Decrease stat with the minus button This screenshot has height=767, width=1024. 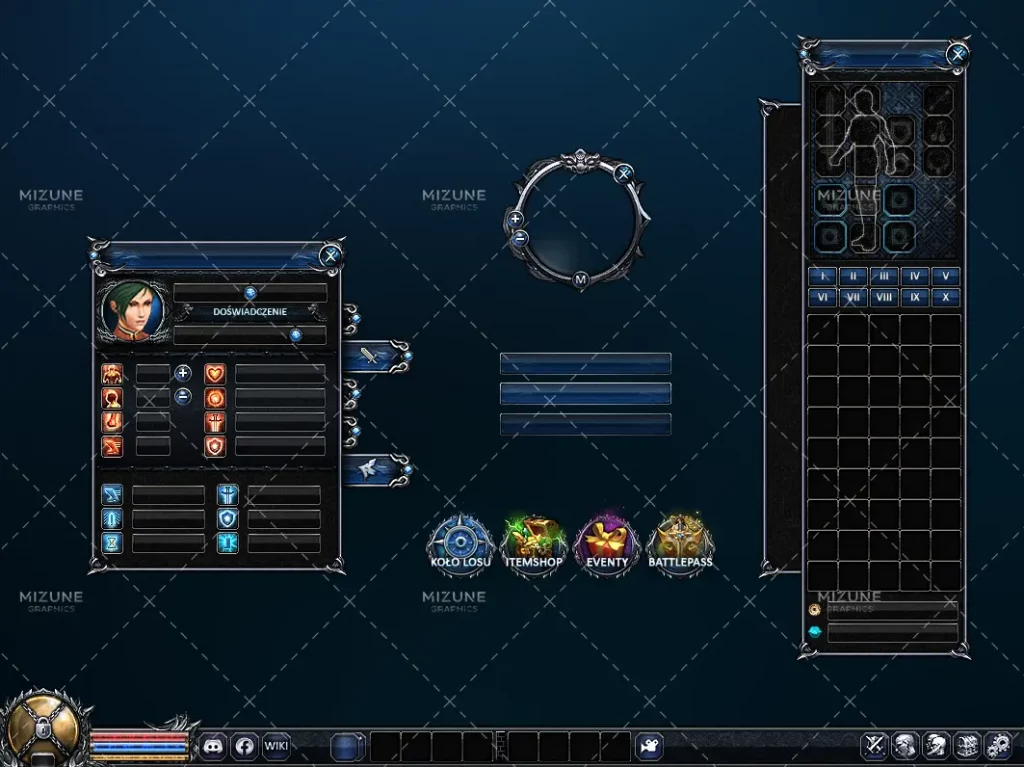pyautogui.click(x=183, y=396)
